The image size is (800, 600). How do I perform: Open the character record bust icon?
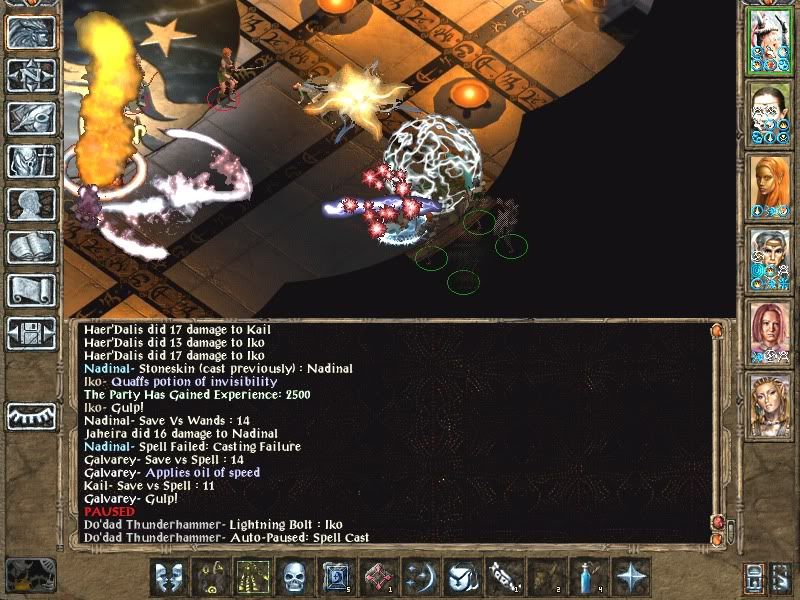coord(32,204)
